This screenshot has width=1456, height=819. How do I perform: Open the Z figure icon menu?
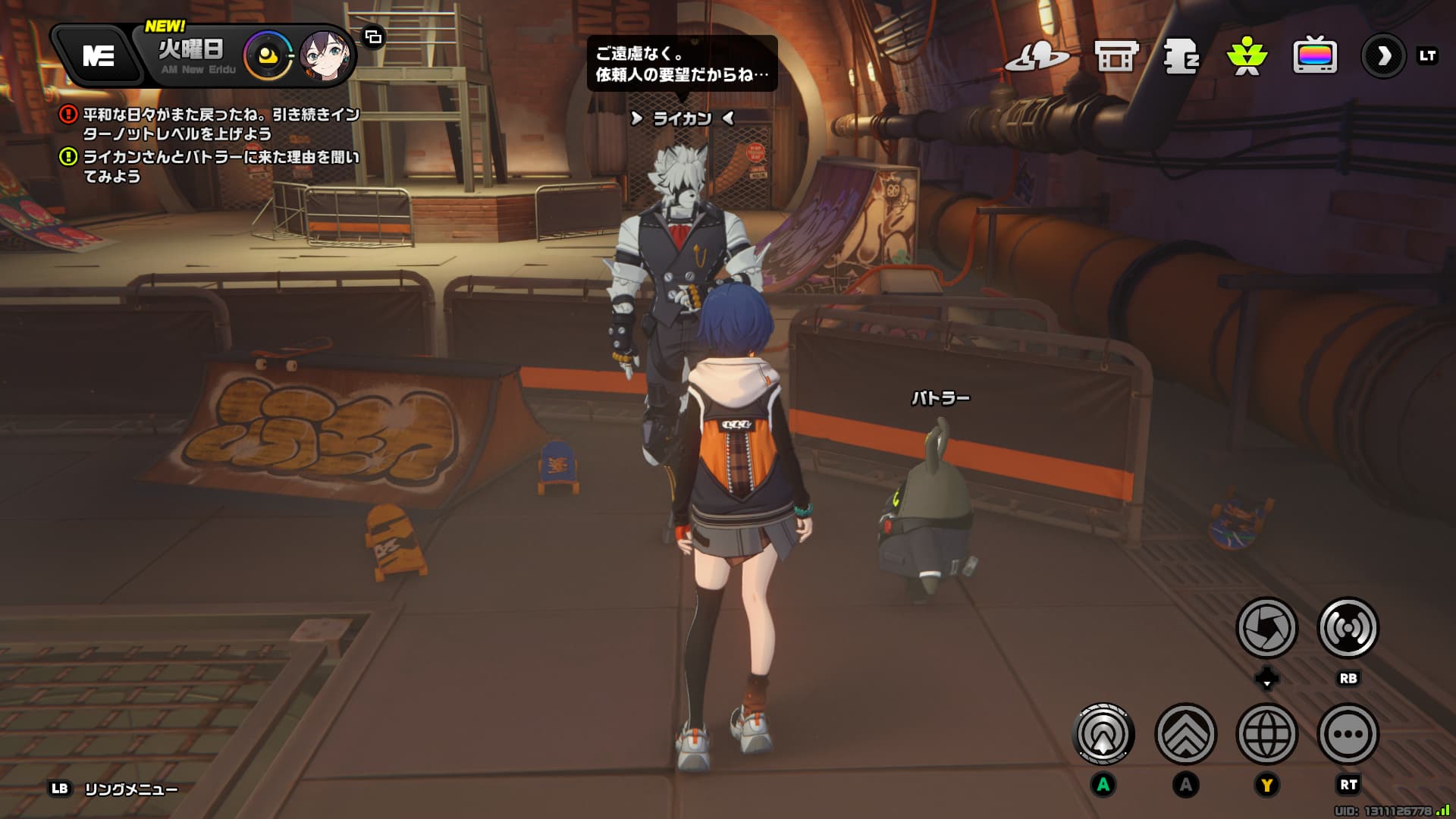[1181, 55]
